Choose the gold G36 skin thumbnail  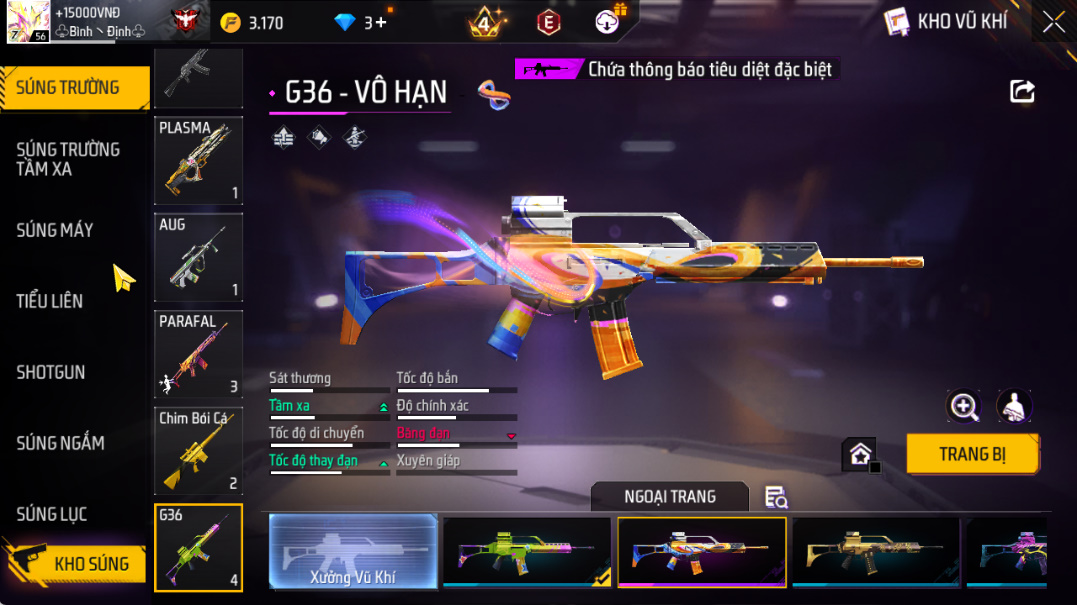point(875,551)
